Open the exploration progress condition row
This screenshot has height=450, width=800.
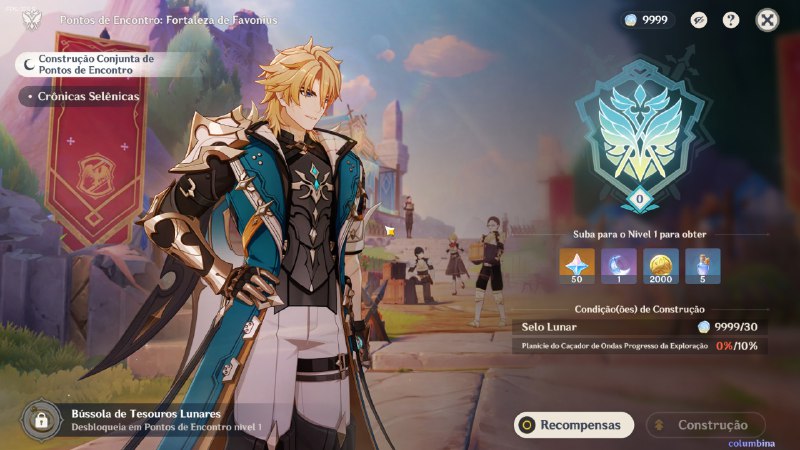pyautogui.click(x=640, y=346)
